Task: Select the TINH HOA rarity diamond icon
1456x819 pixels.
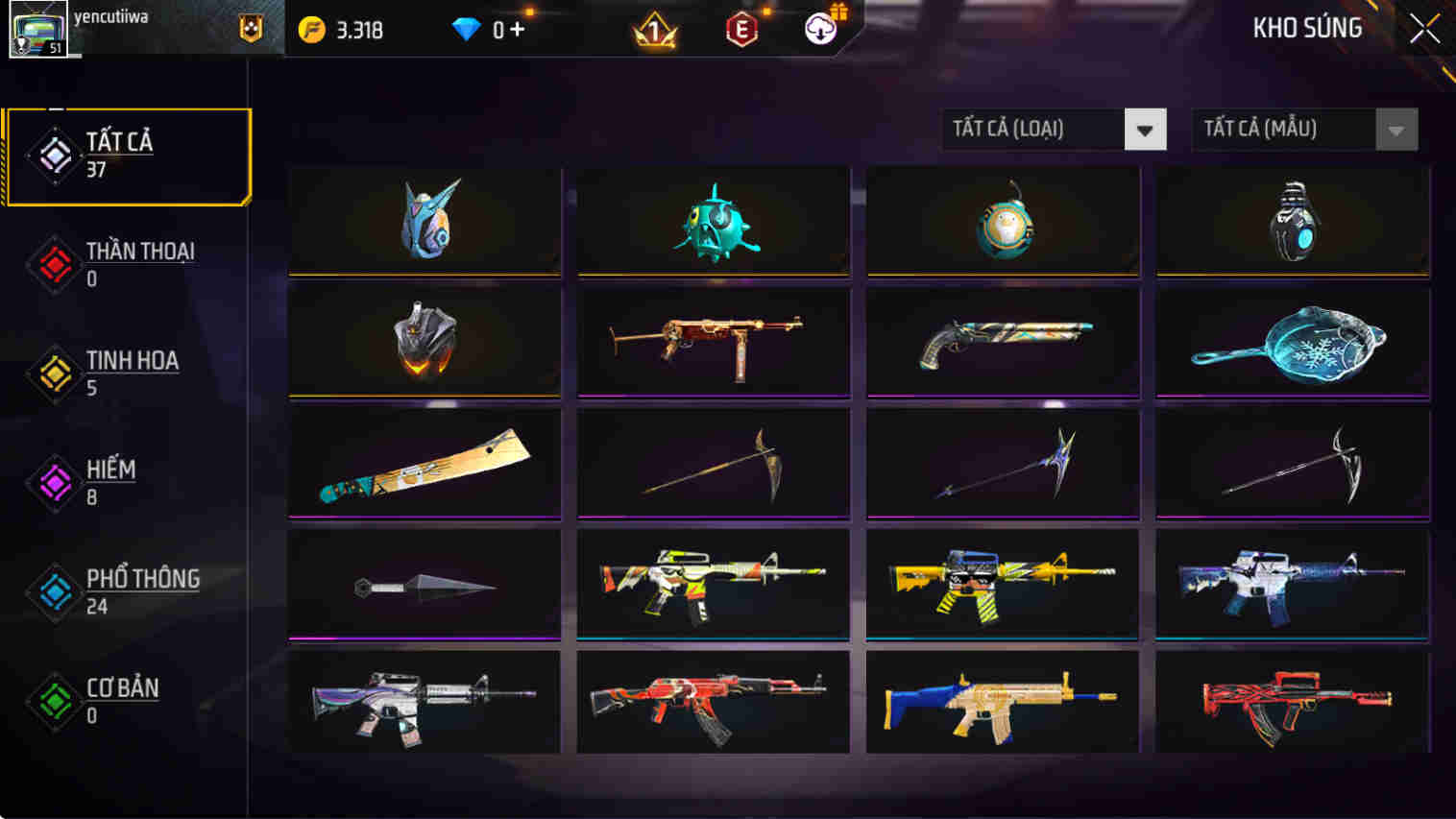Action: 56,374
